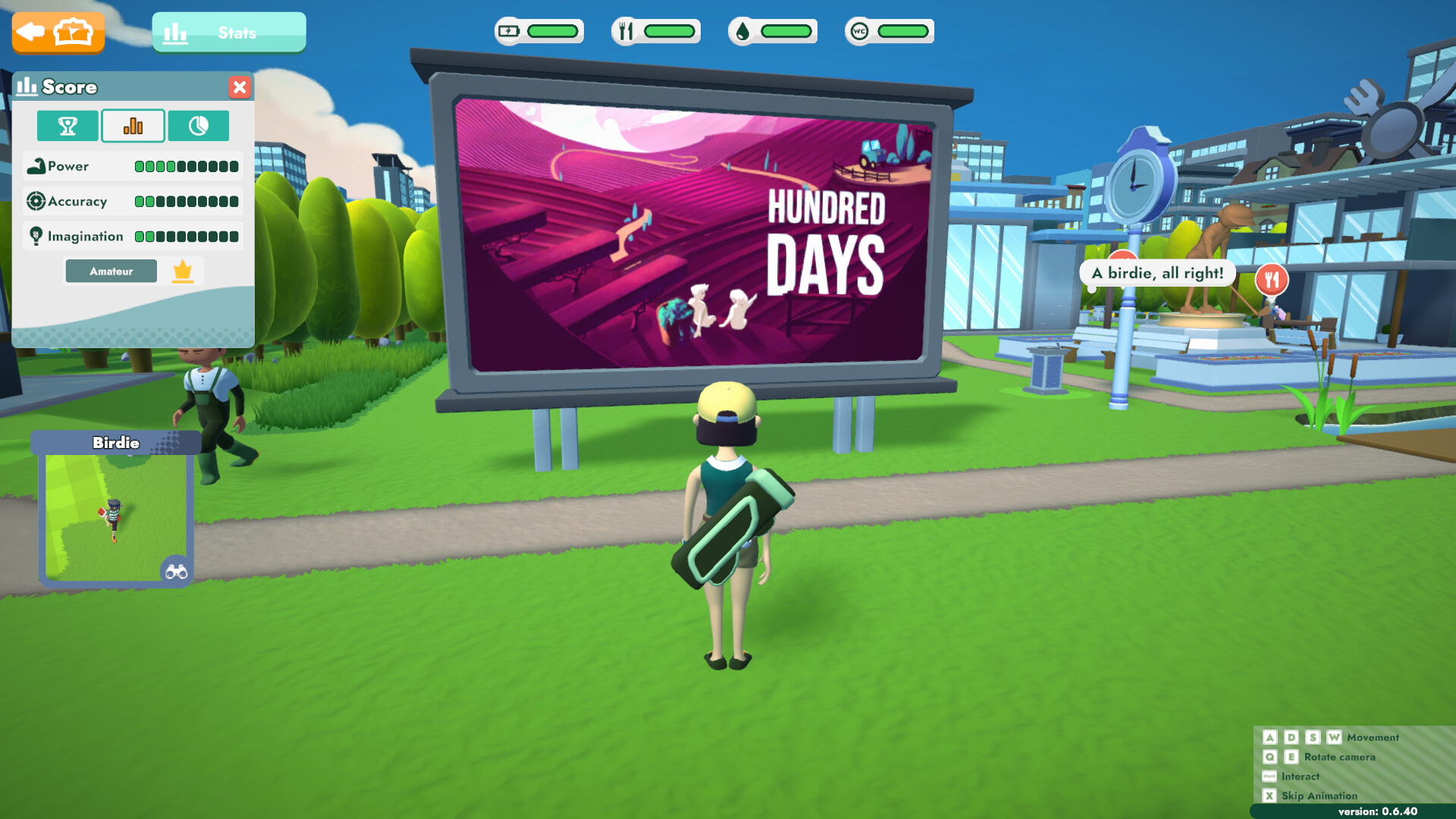Close the Score panel
The image size is (1456, 819).
pos(240,87)
